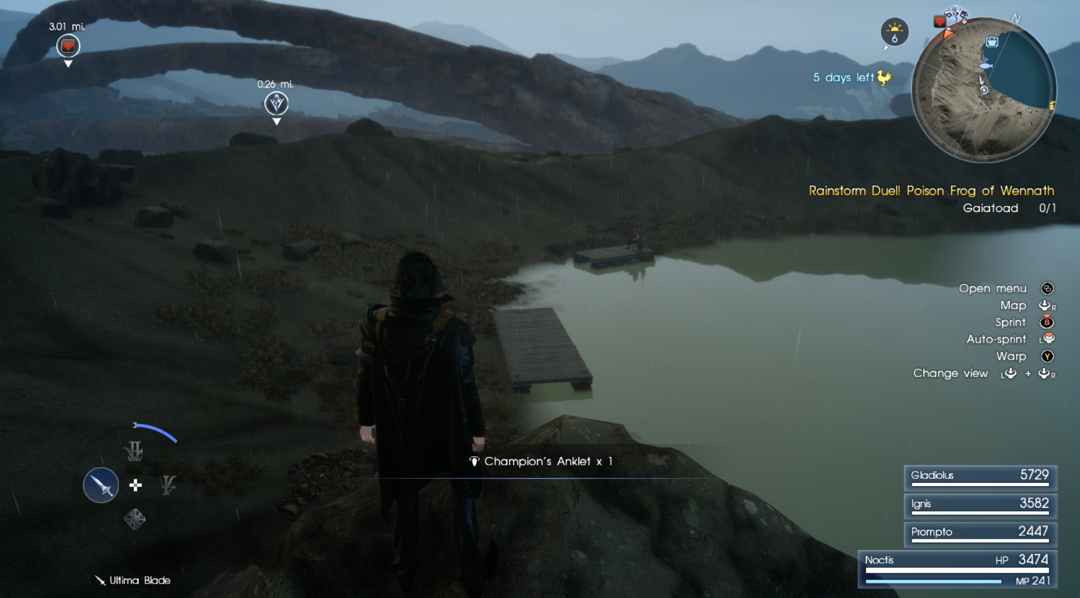Select the fishing spot marker on the minimap
1080x598 pixels.
click(x=983, y=66)
